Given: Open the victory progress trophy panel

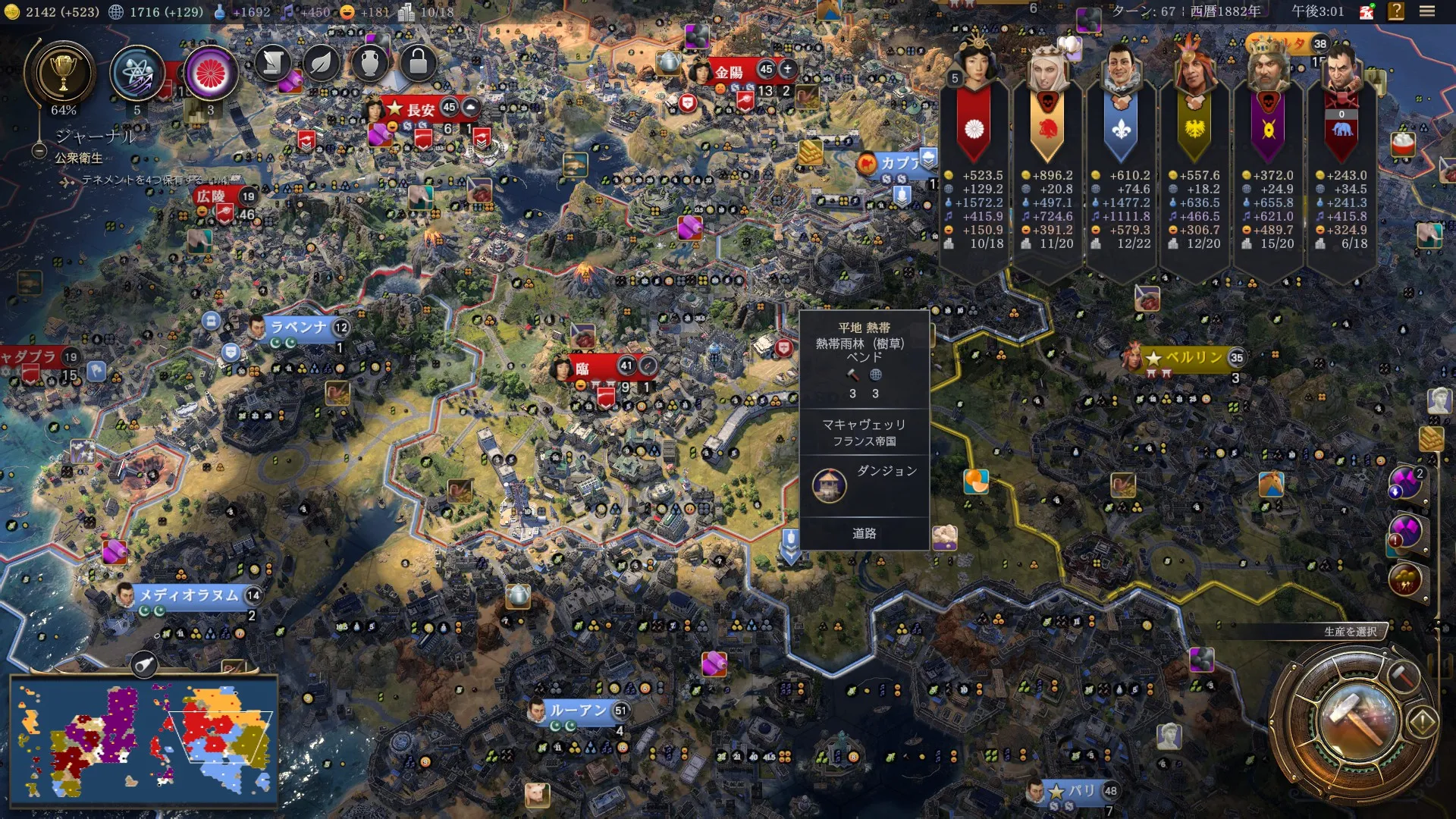Looking at the screenshot, I should click(63, 74).
